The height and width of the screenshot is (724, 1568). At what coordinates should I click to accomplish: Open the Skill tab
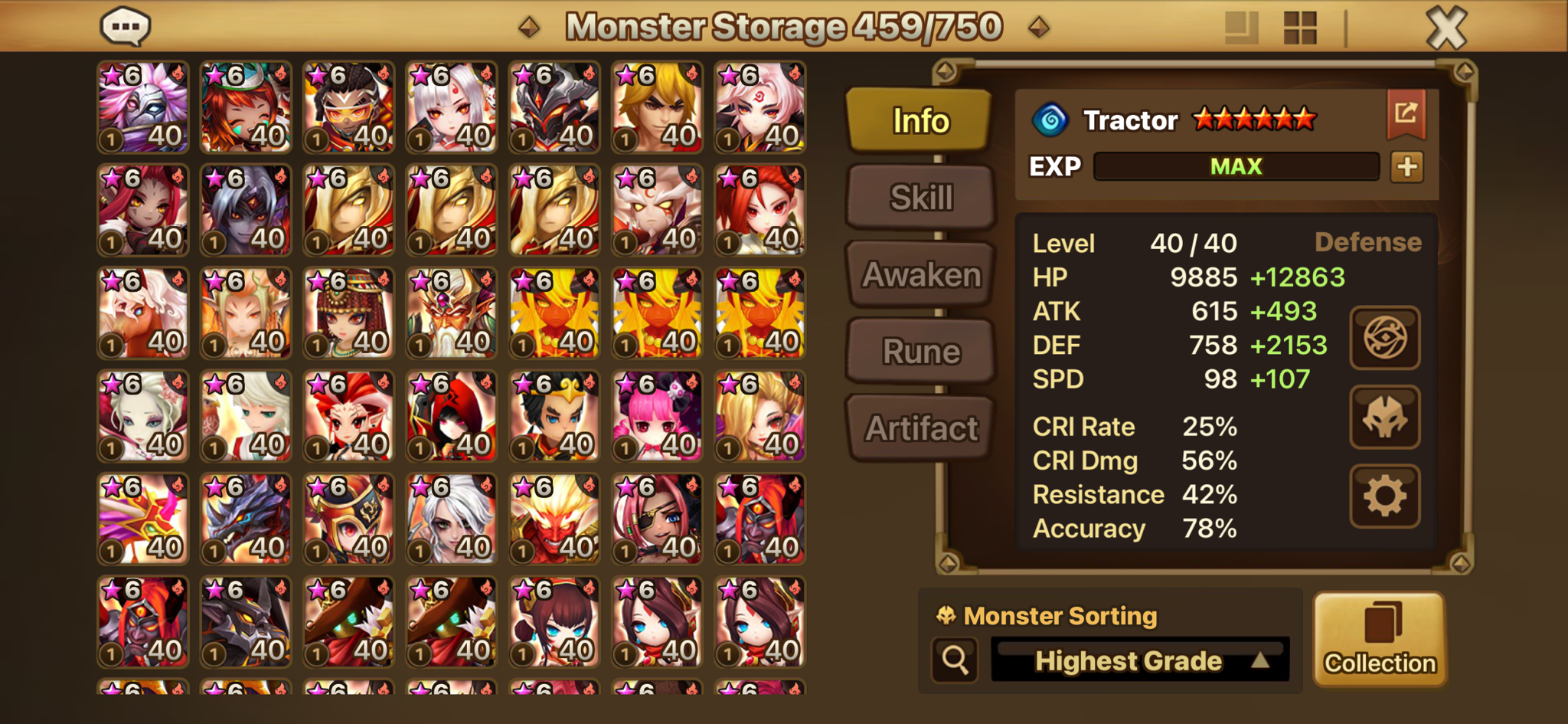(920, 198)
